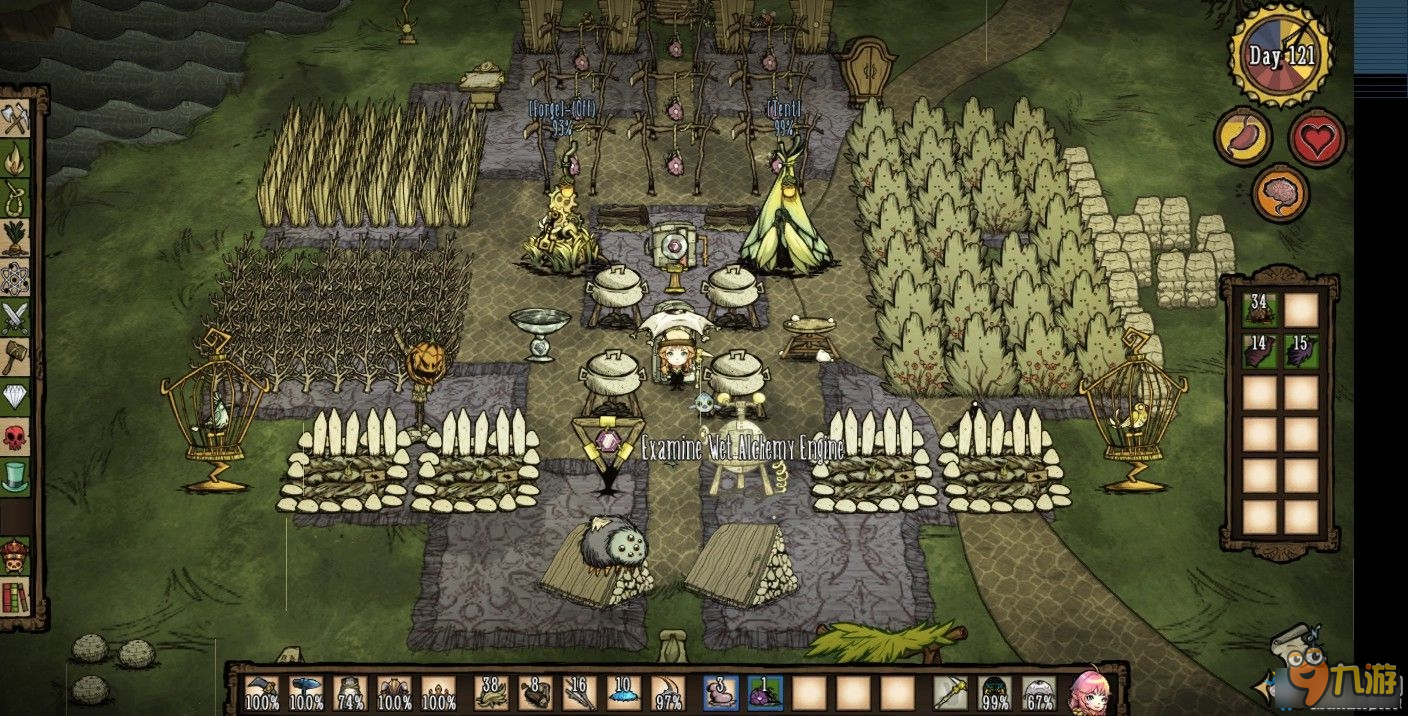Click the pink-haired character portrait
Viewport: 1408px width, 716px height.
(1089, 691)
